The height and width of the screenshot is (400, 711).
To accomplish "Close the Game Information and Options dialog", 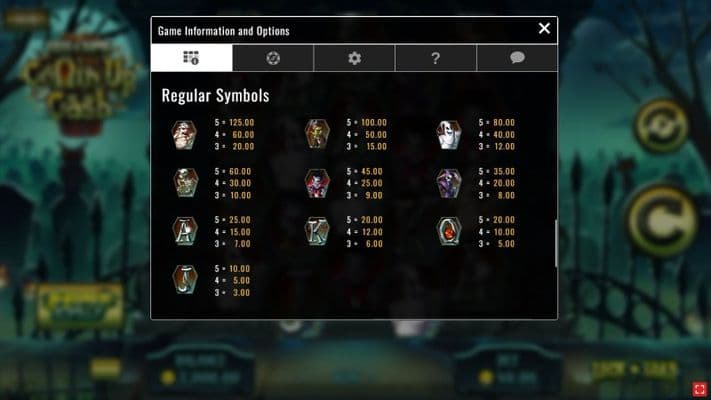I will [544, 29].
